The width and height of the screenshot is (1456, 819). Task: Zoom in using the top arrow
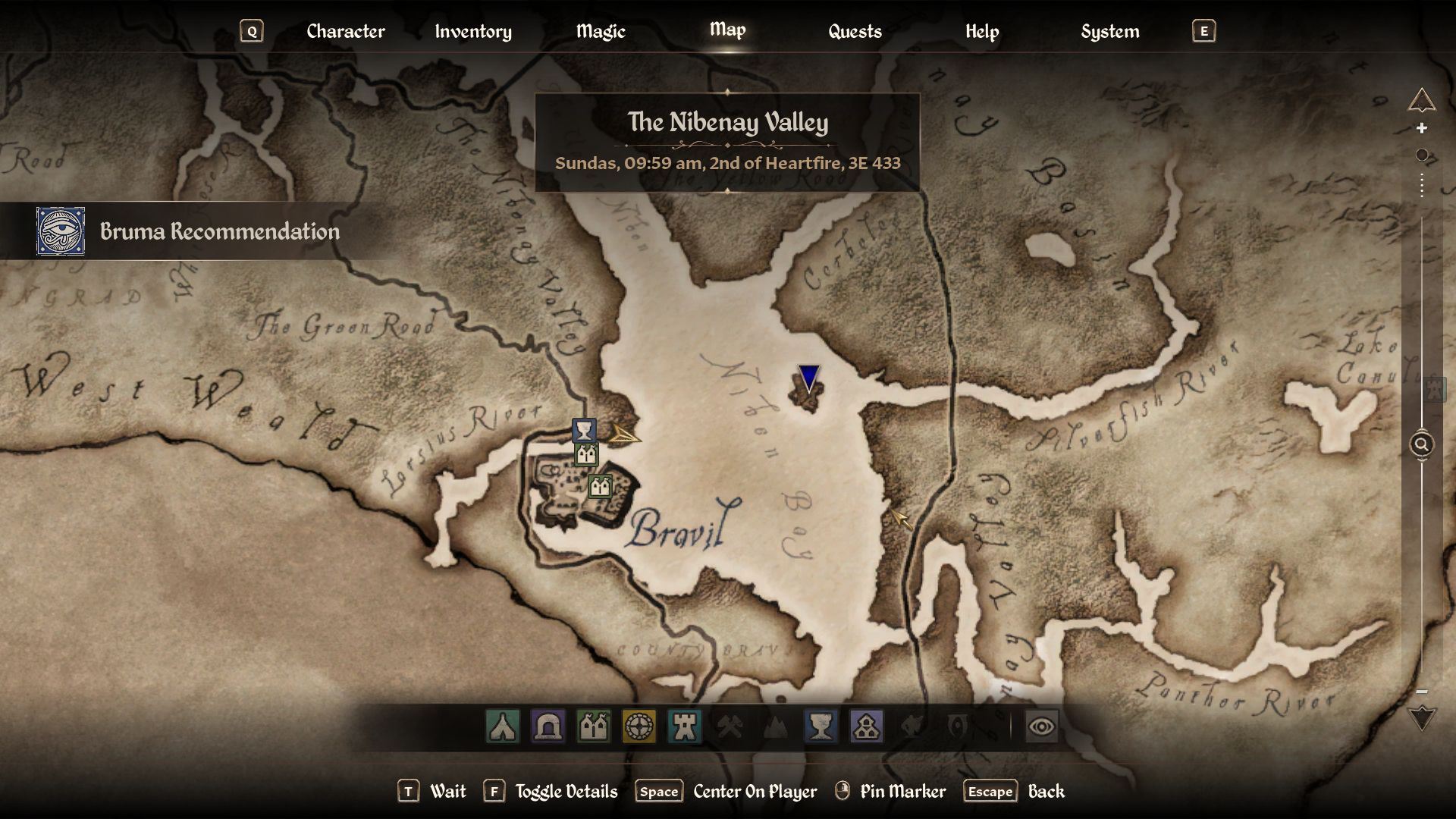[1422, 100]
